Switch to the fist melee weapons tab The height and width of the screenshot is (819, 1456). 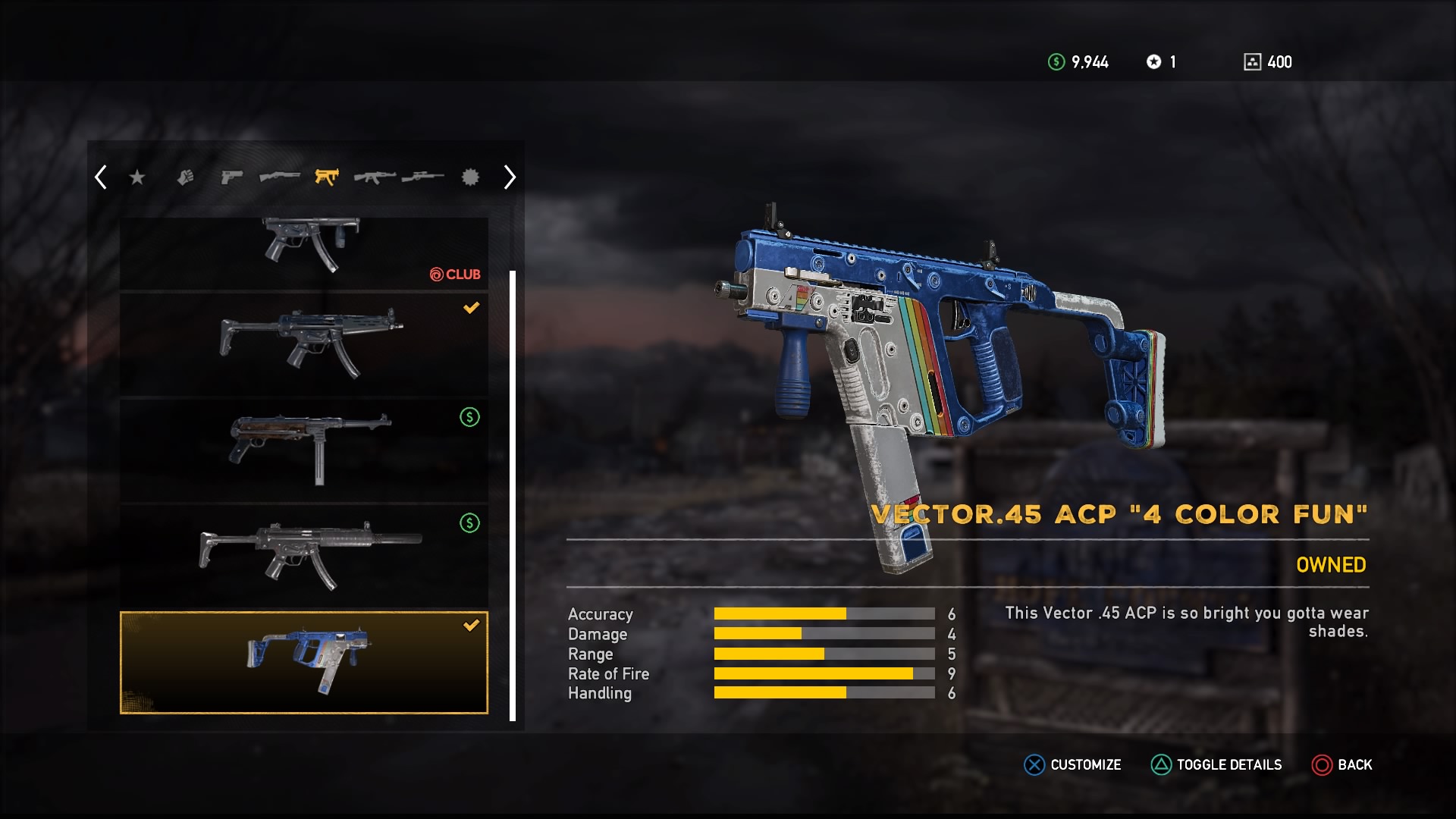(x=186, y=177)
